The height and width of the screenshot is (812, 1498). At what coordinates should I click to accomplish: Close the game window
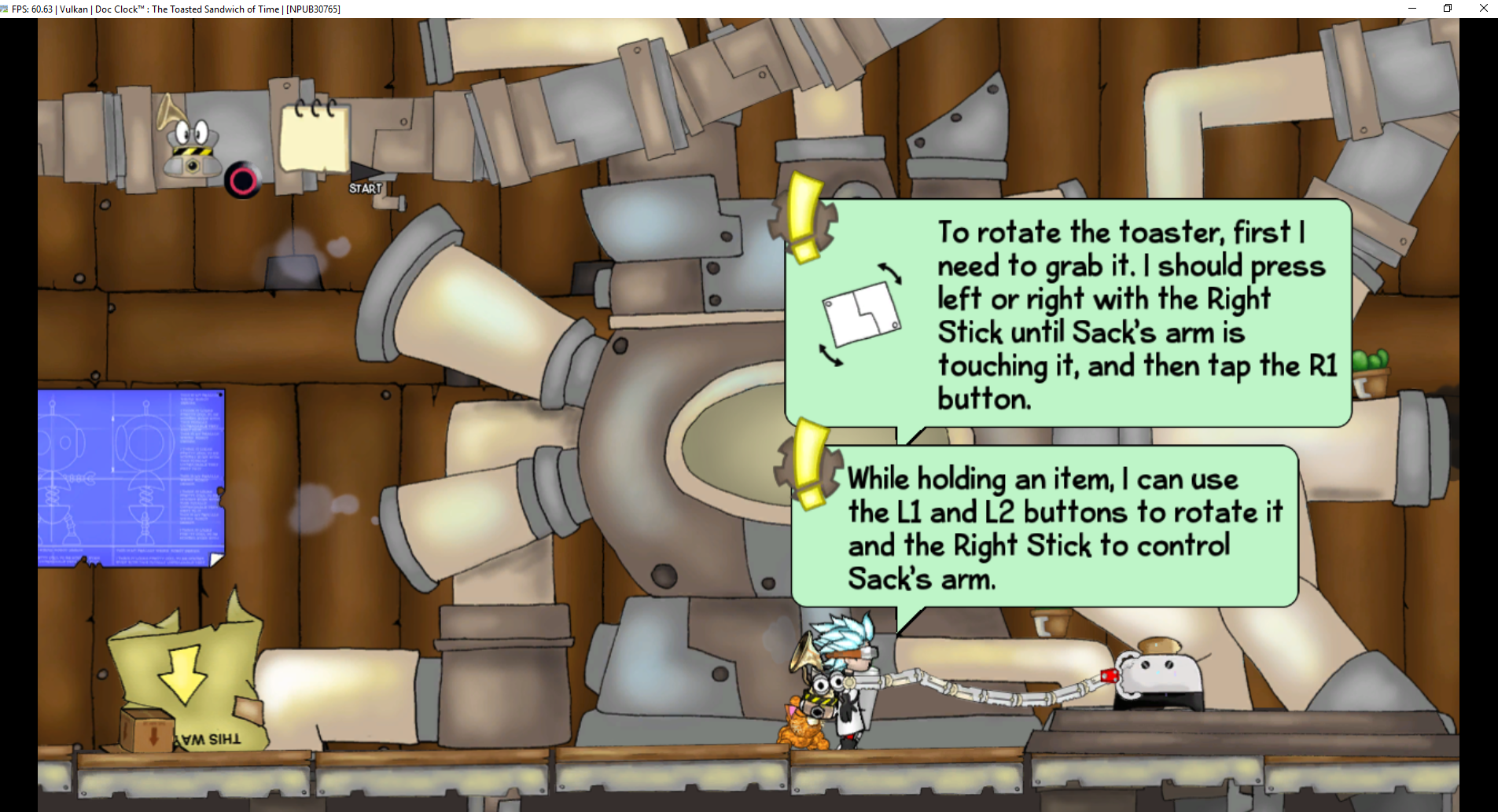pos(1483,9)
